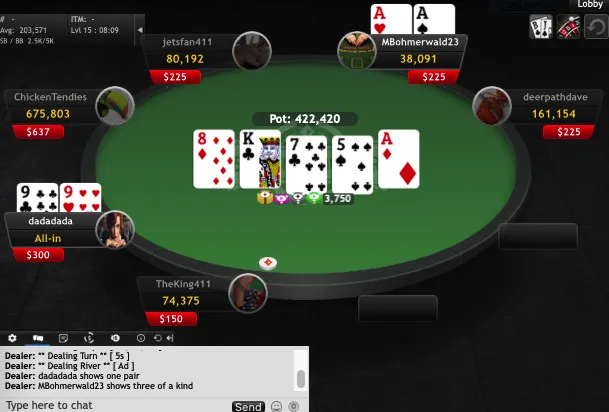The width and height of the screenshot is (609, 412).
Task: Open the blackjack cards icon
Action: pyautogui.click(x=541, y=27)
